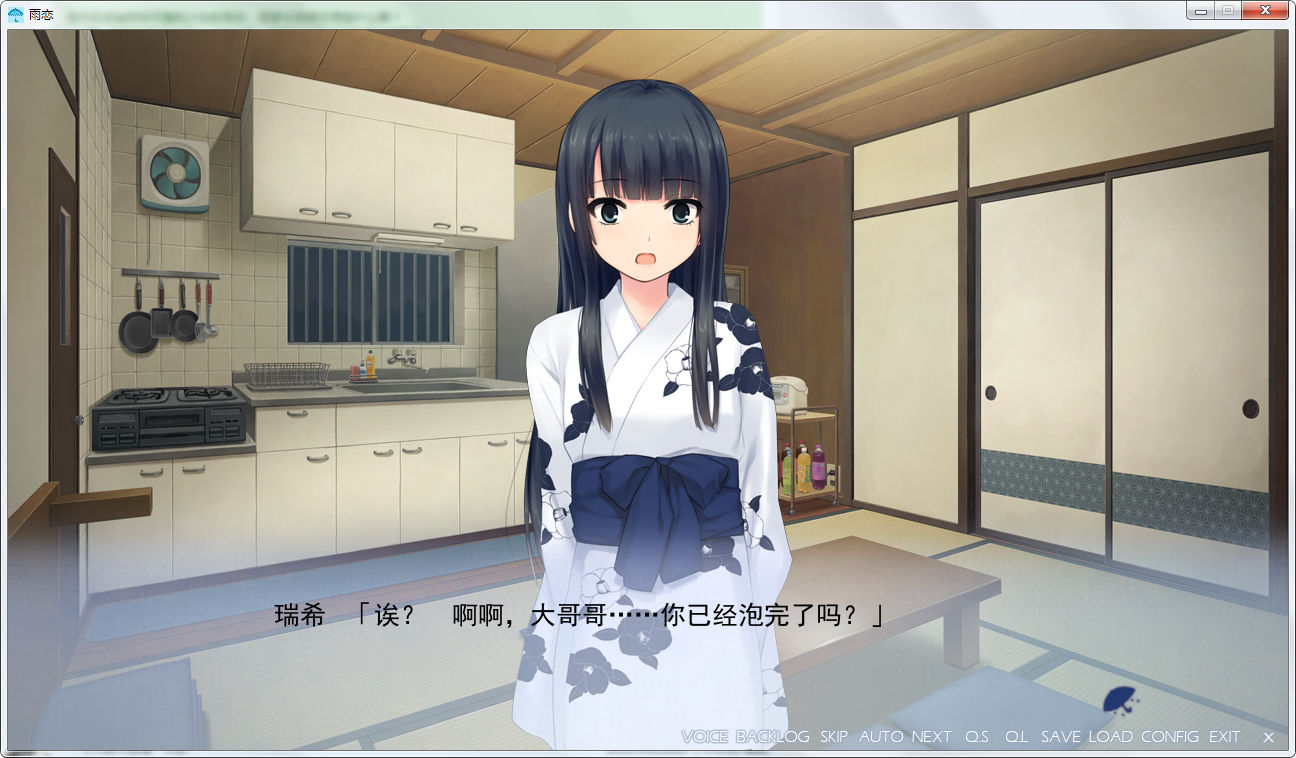The image size is (1296, 758).
Task: Close the game window
Action: pos(1264,10)
